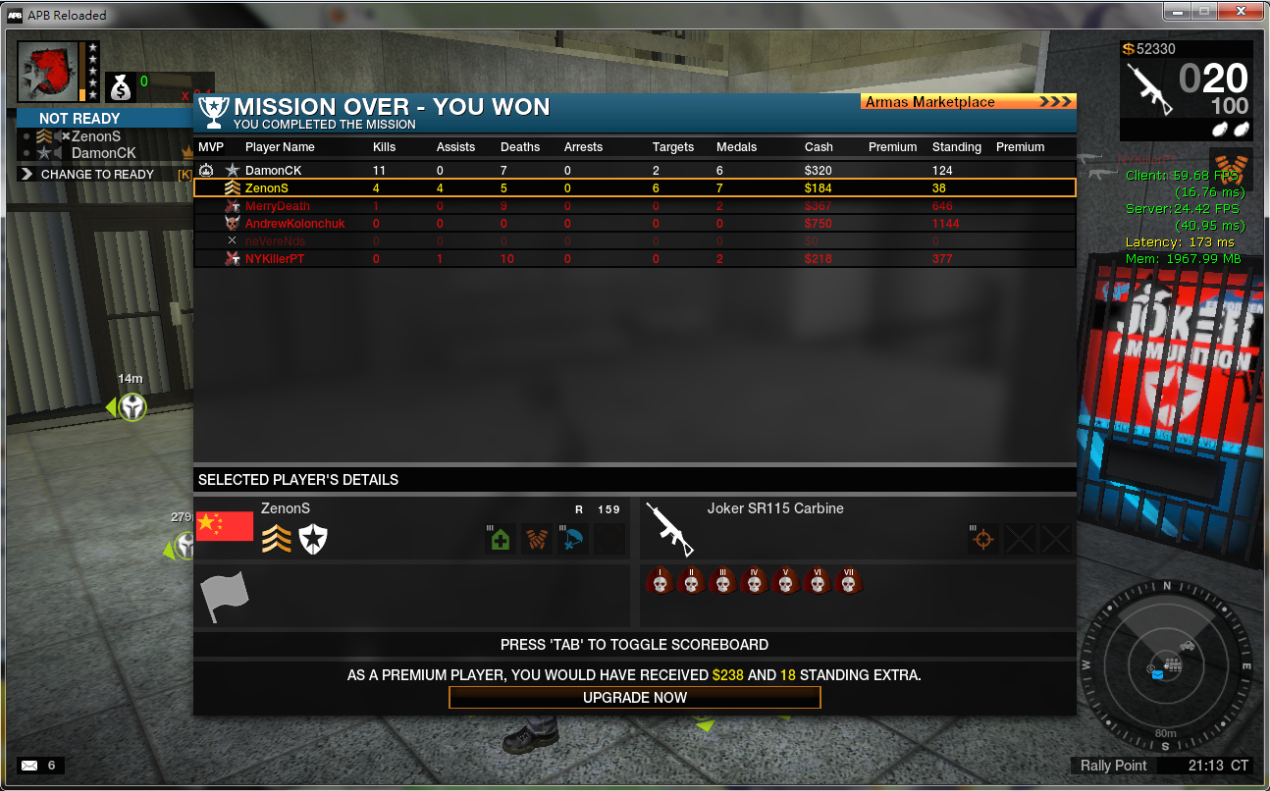Viewport: 1270px width, 791px height.
Task: Select ZenonS's highlighted scoreboard row
Action: click(634, 188)
